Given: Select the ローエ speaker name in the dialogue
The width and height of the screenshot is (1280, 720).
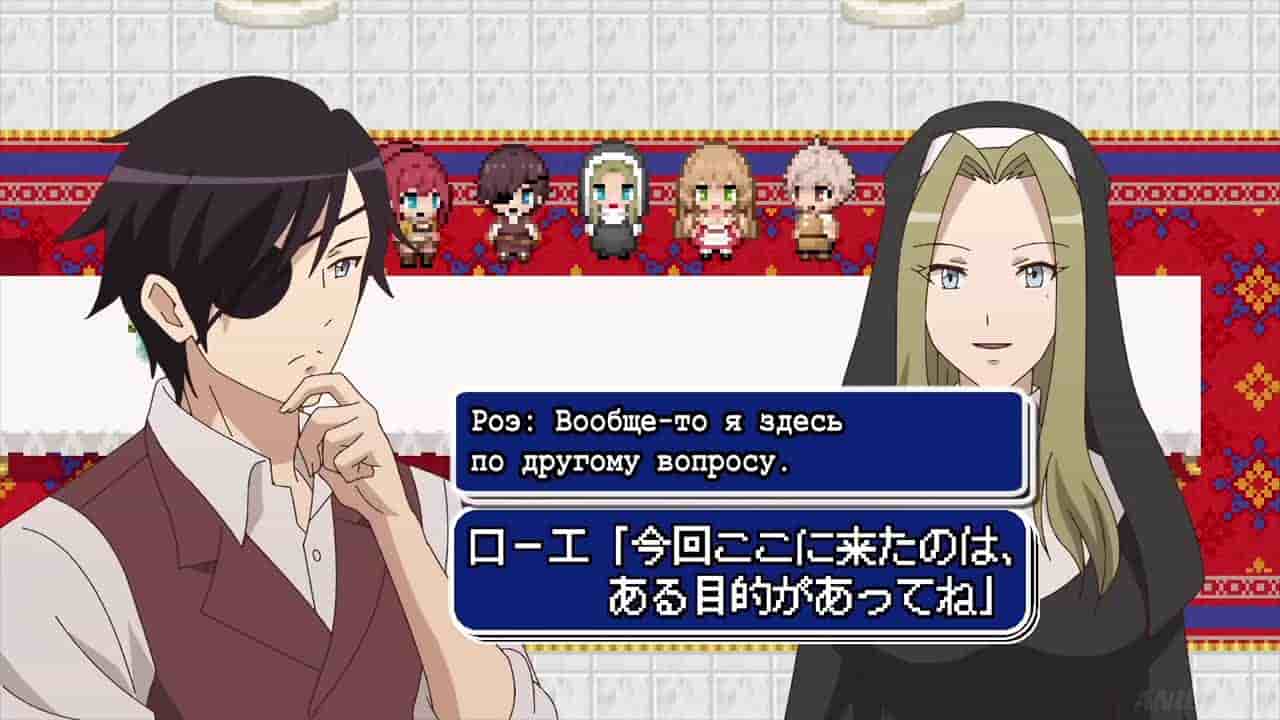Looking at the screenshot, I should [x=528, y=543].
